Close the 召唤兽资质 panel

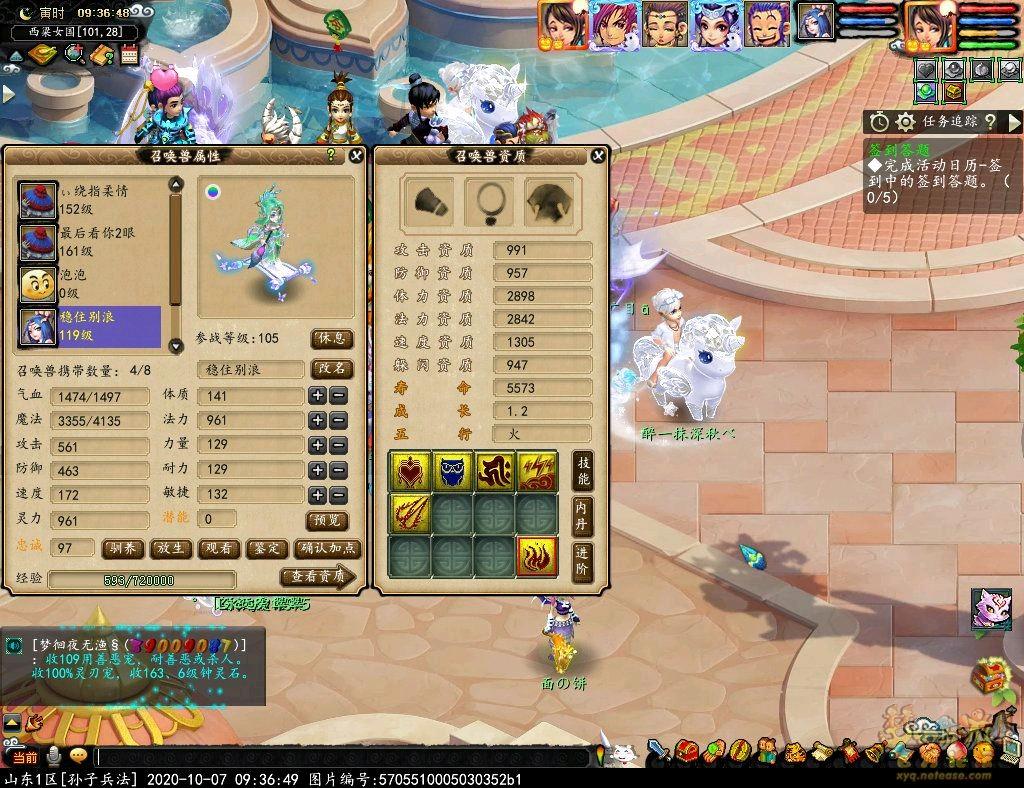click(x=598, y=155)
